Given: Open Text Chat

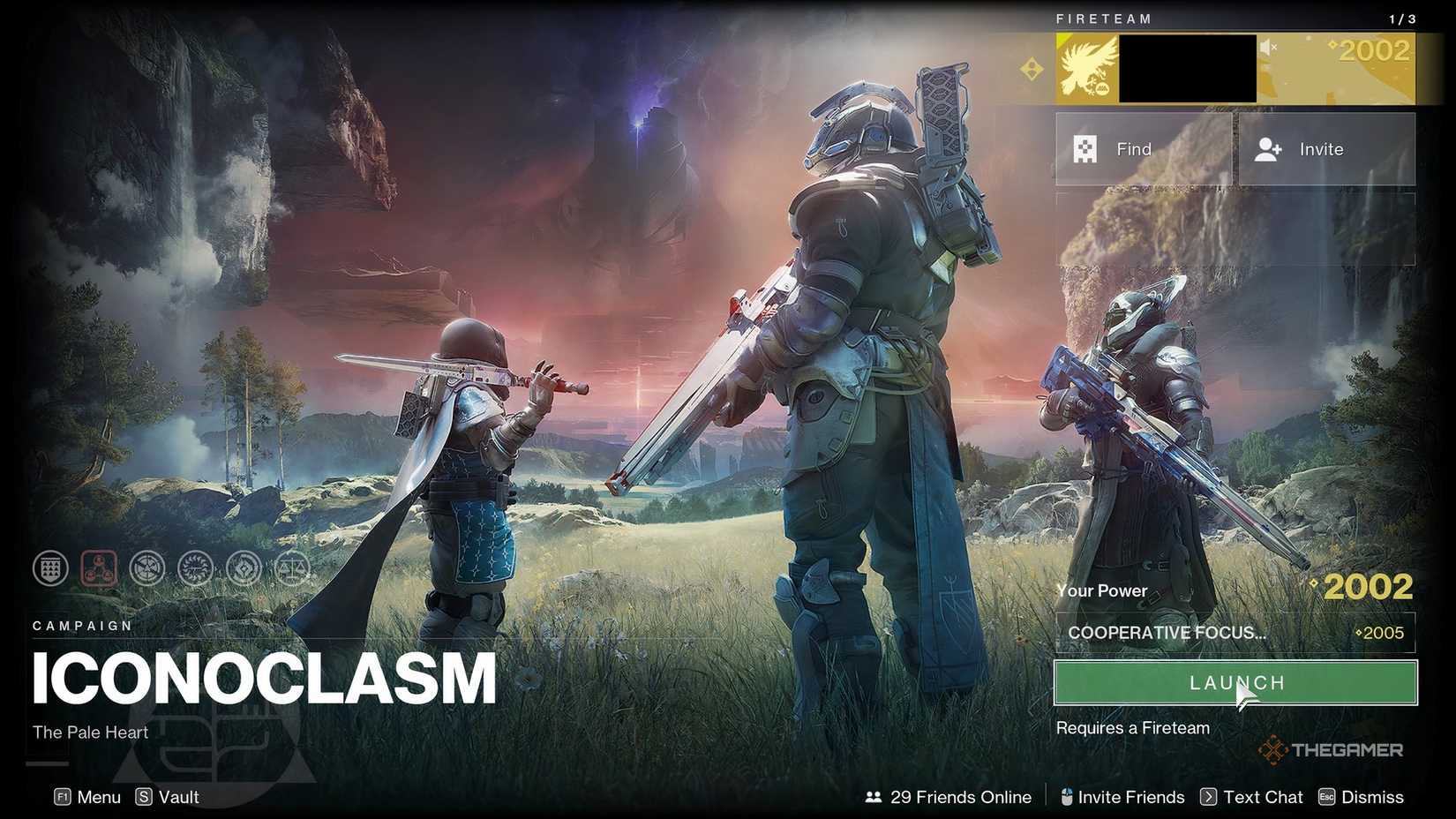Looking at the screenshot, I should [x=1262, y=797].
